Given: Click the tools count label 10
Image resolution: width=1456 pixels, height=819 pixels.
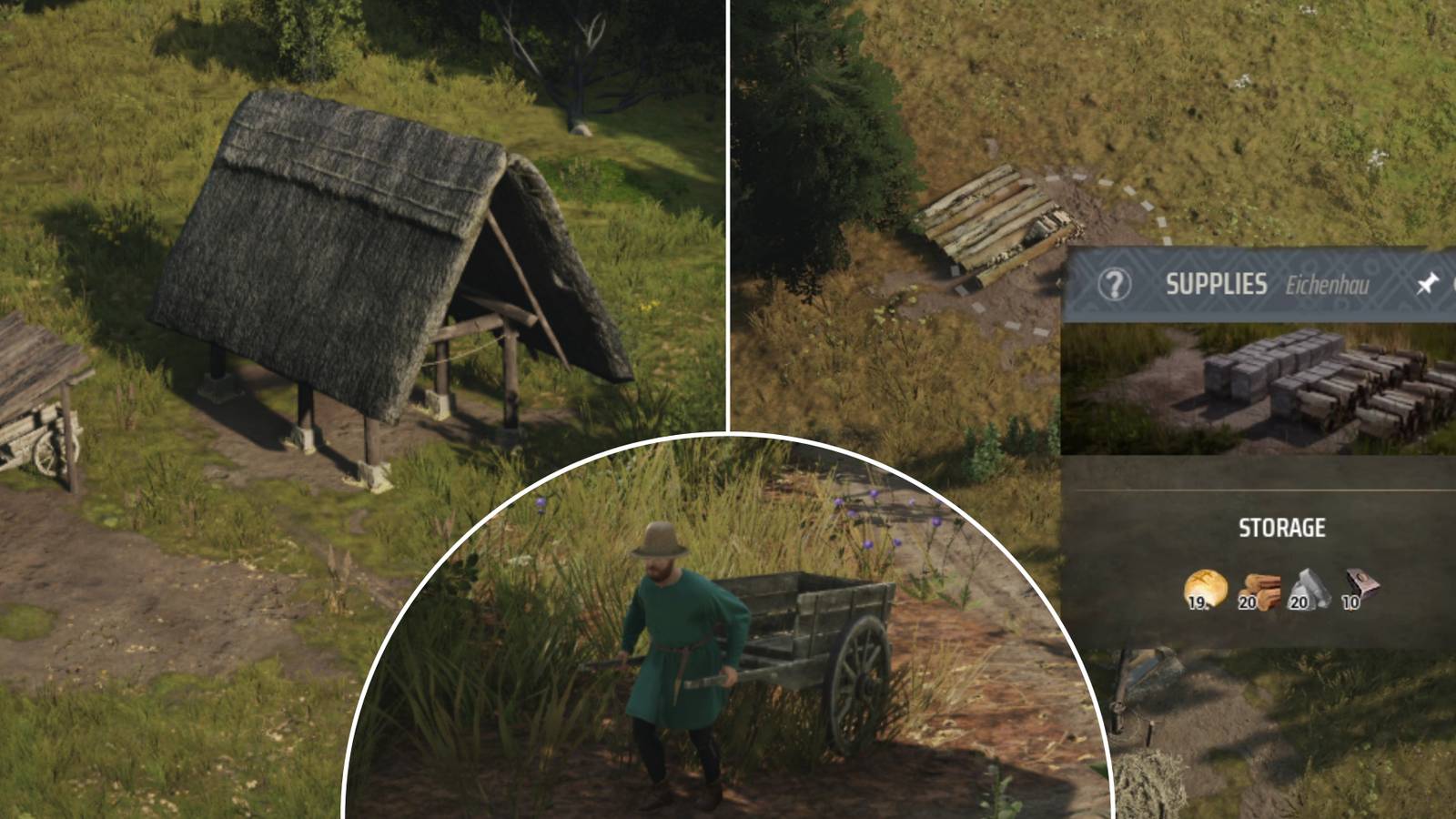Looking at the screenshot, I should point(1350,602).
